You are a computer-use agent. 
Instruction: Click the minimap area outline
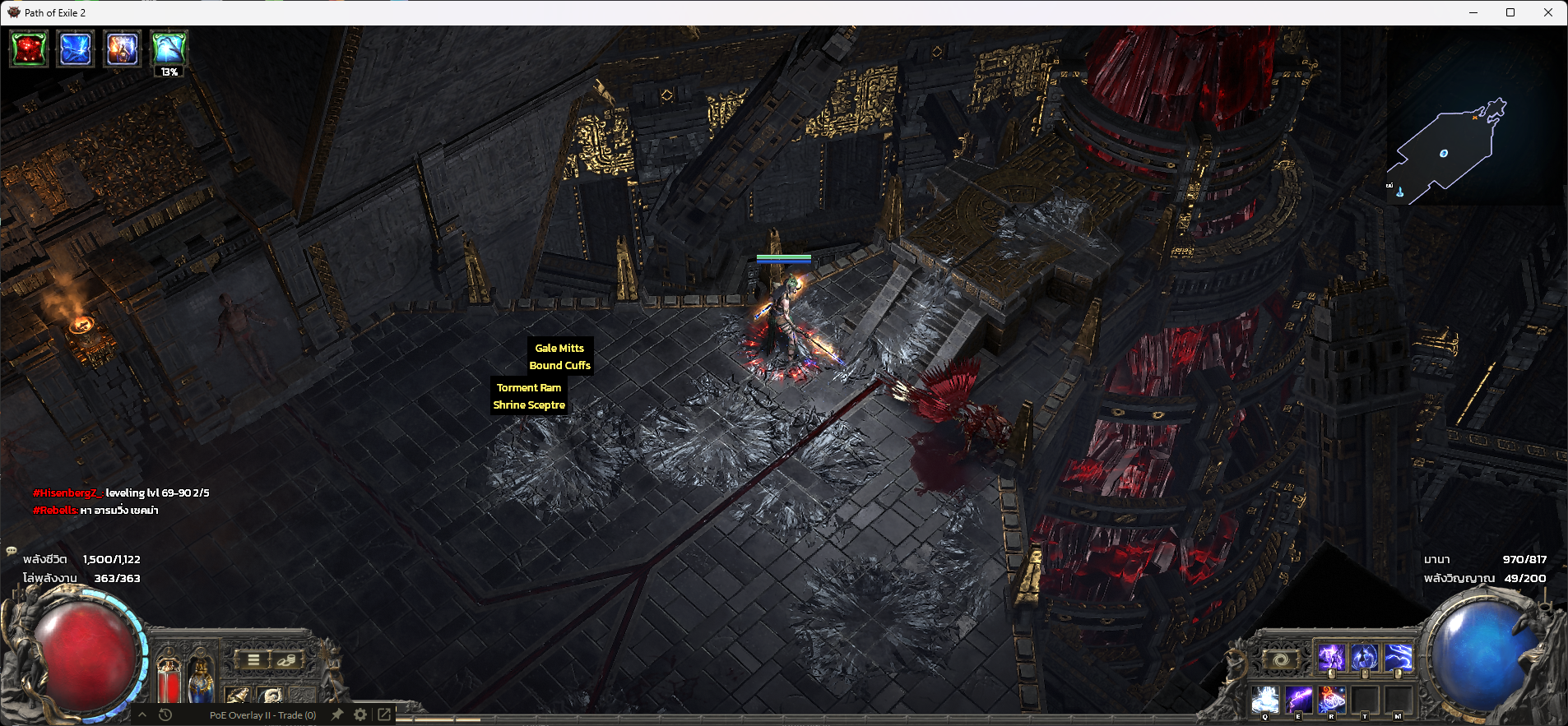coord(1445,153)
